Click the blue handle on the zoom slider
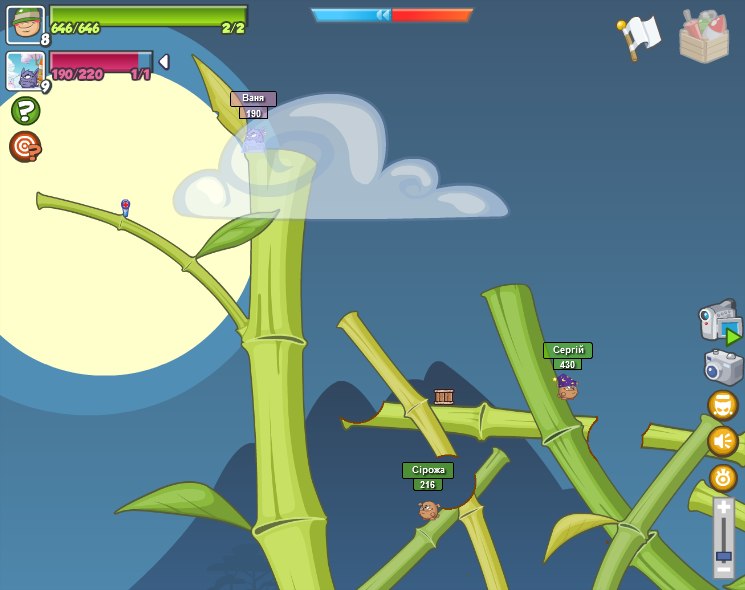The height and width of the screenshot is (590, 745). click(x=723, y=555)
